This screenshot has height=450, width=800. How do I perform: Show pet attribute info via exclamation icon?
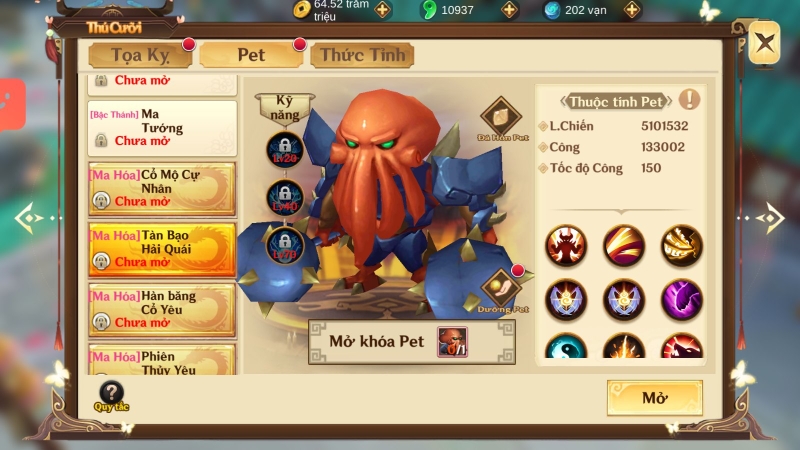(x=689, y=99)
